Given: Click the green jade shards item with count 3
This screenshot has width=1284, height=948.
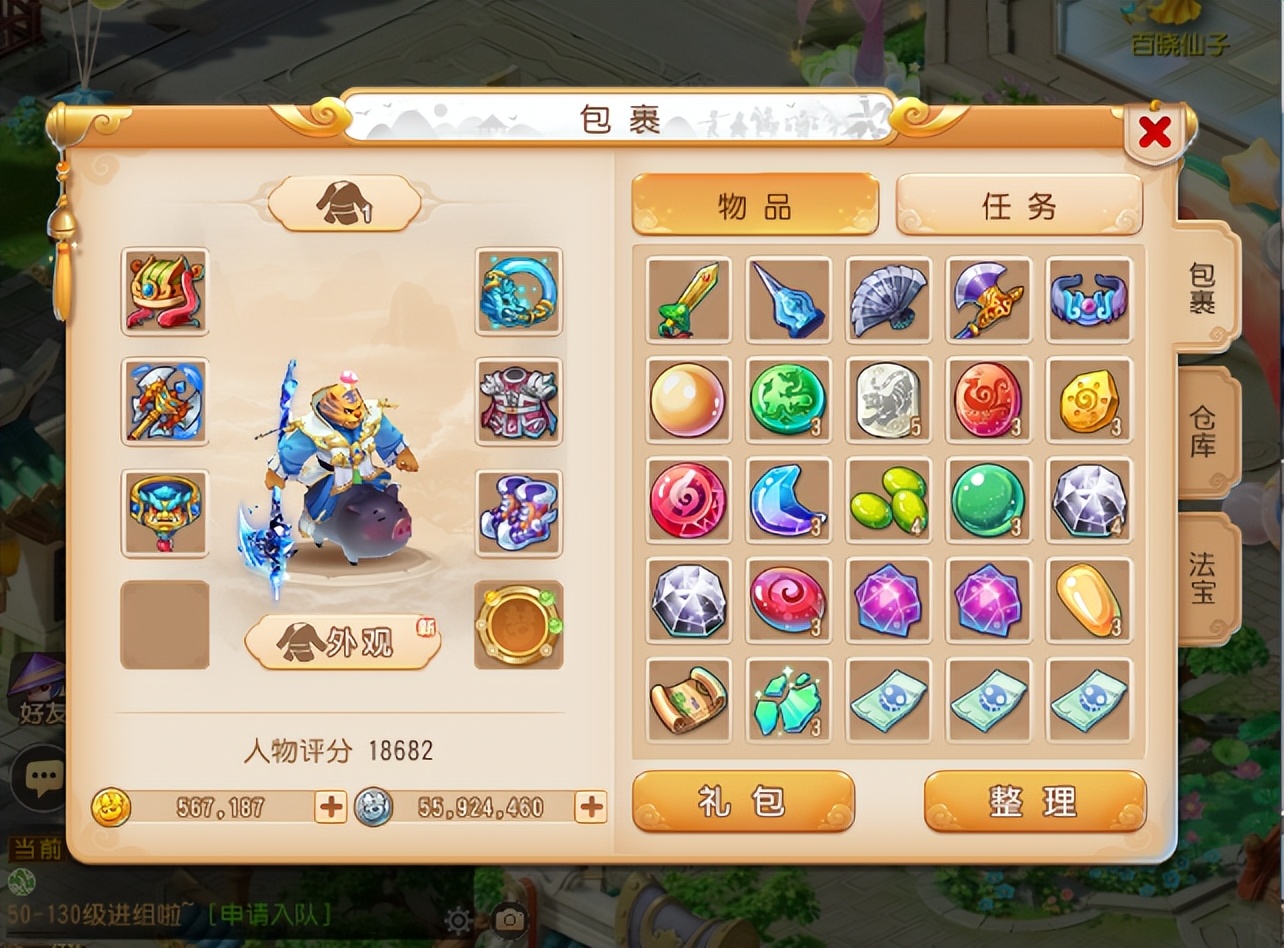Looking at the screenshot, I should pos(788,701).
